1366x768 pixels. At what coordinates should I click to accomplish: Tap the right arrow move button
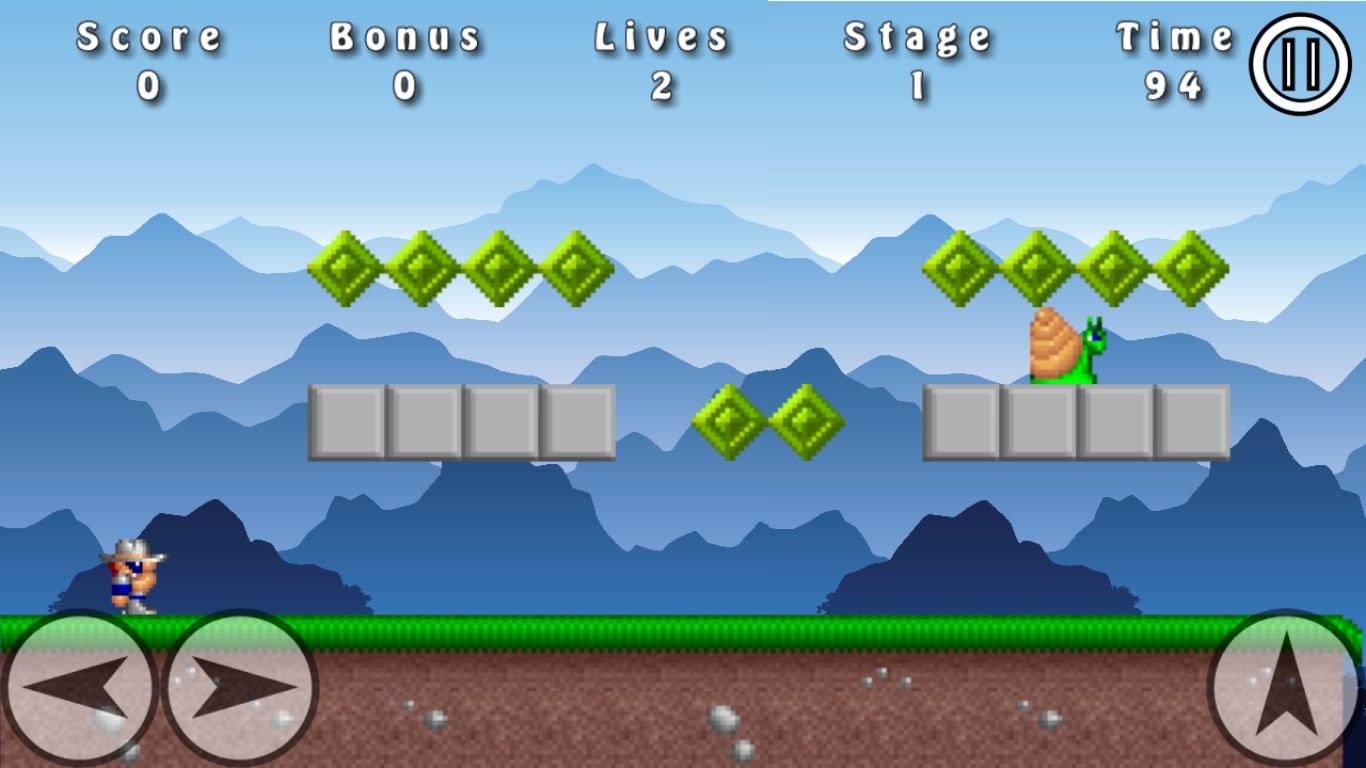point(240,688)
